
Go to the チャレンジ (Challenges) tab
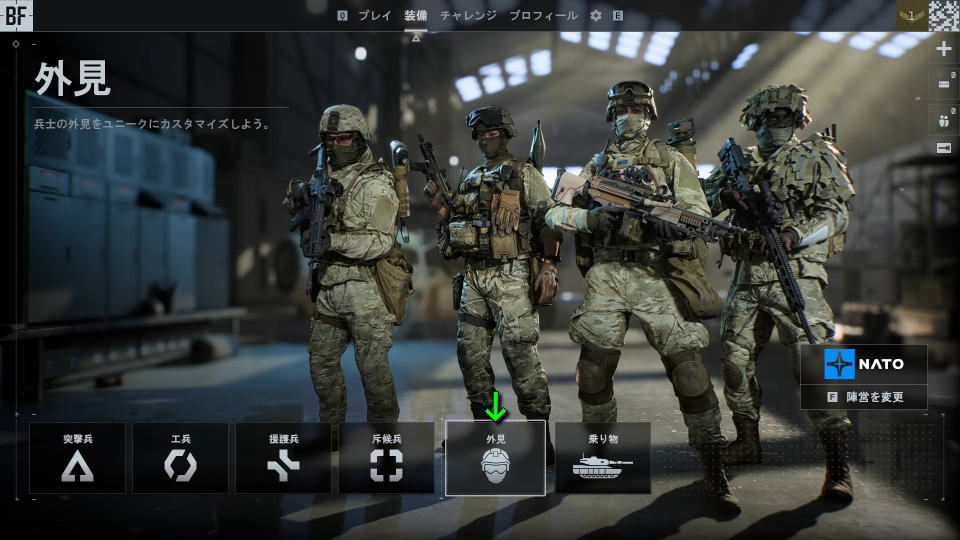[x=468, y=16]
